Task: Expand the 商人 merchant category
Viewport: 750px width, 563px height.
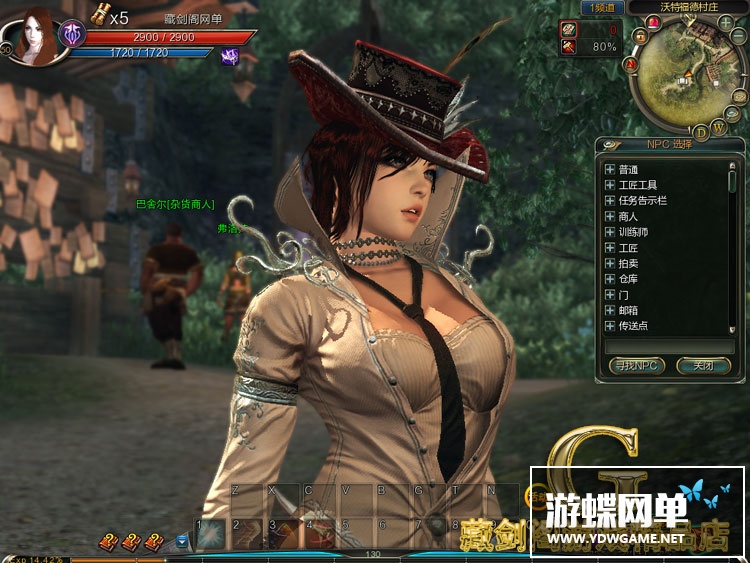Action: click(x=610, y=216)
